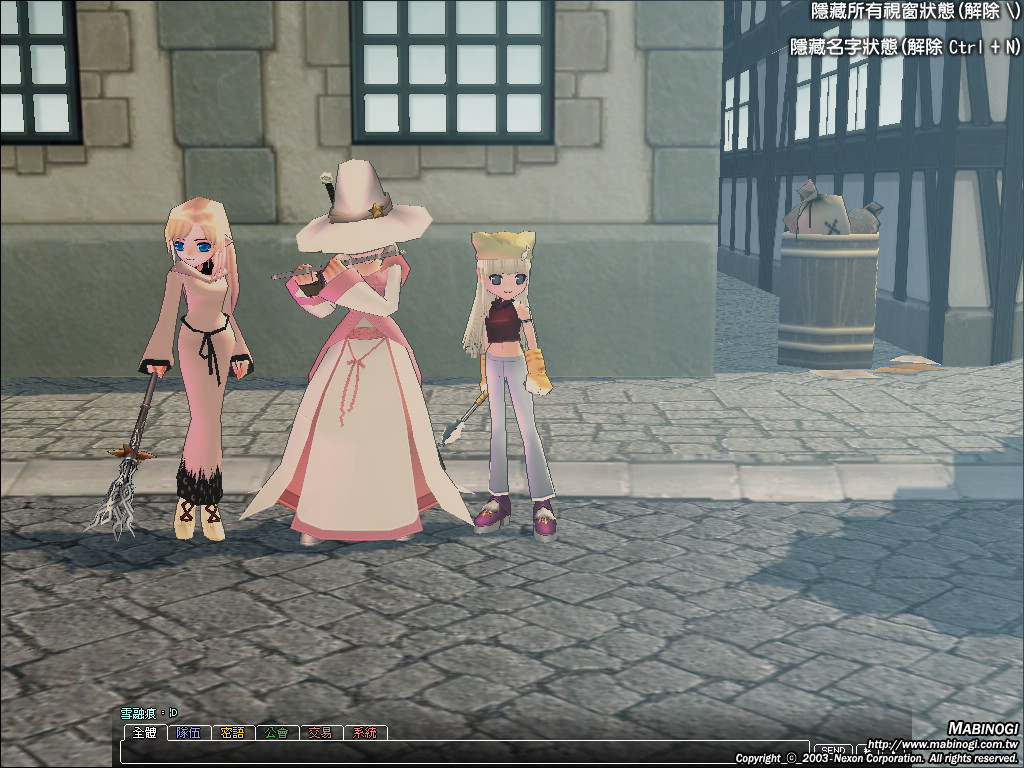This screenshot has width=1024, height=768.
Task: Open the 隊伍 party chat tab
Action: coord(188,733)
